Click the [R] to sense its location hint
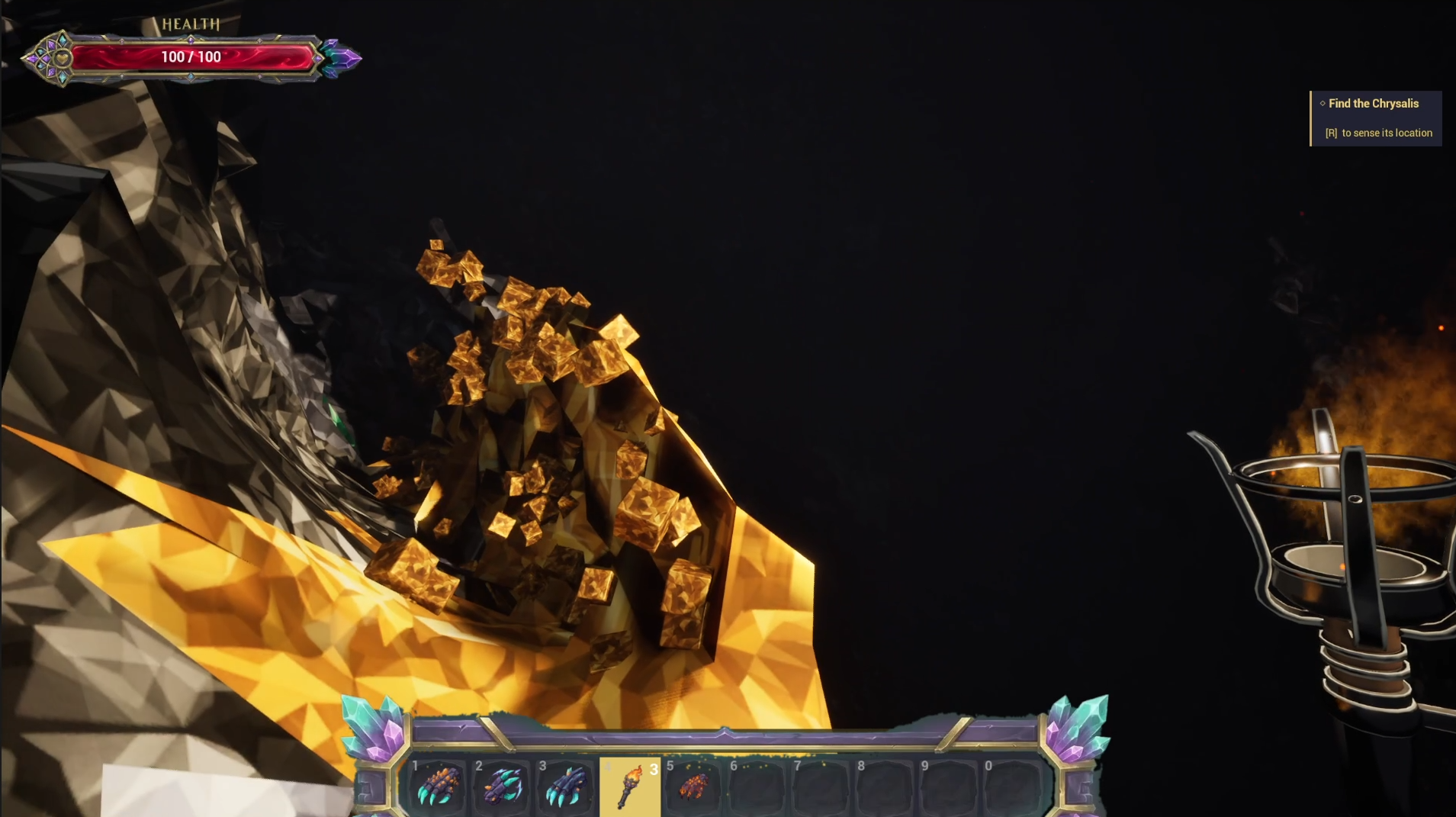 coord(1379,133)
